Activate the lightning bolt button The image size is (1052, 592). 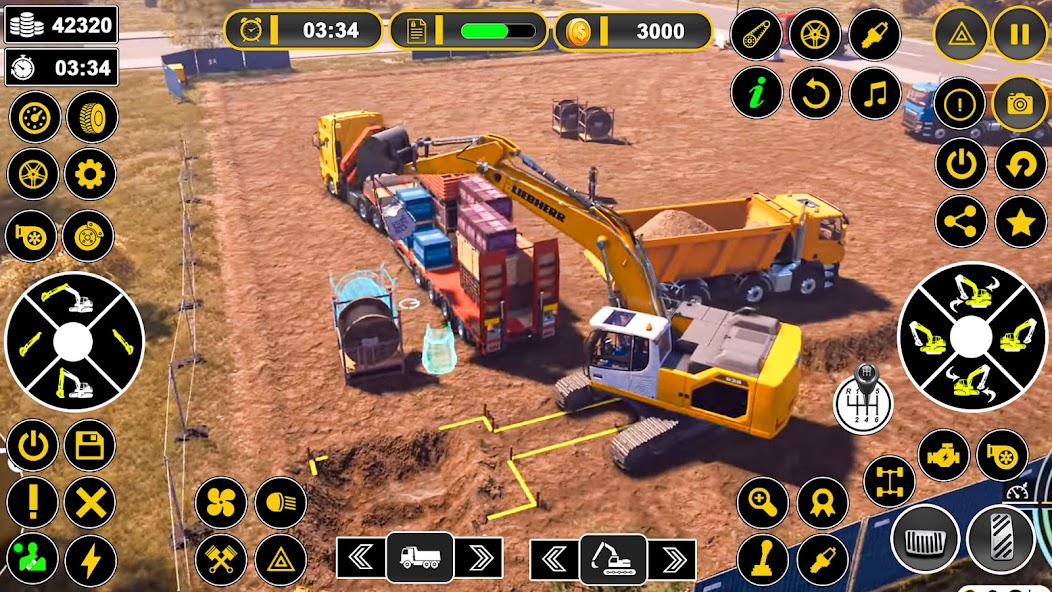click(x=91, y=561)
